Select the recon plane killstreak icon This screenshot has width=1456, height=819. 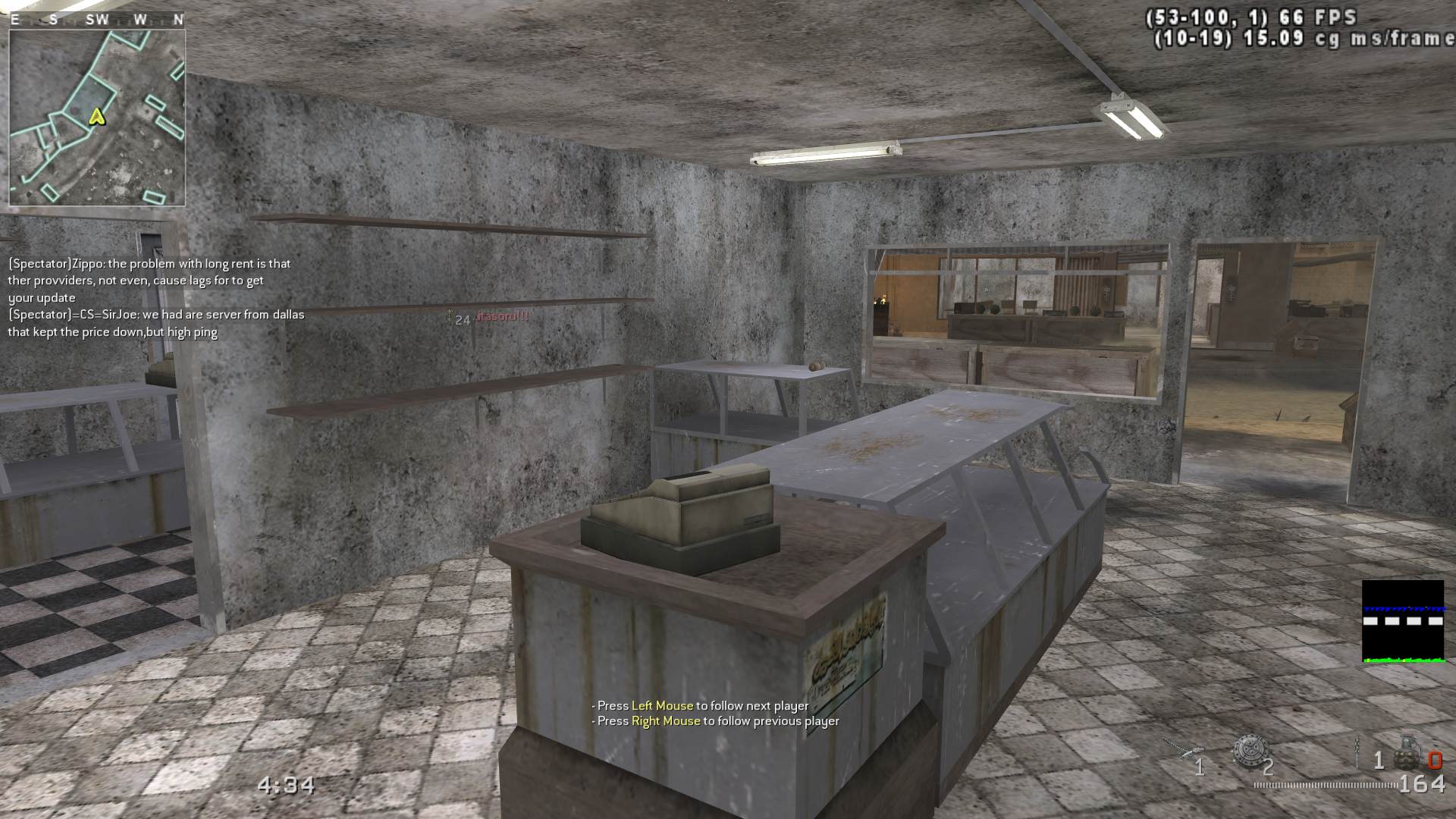[x=1178, y=748]
